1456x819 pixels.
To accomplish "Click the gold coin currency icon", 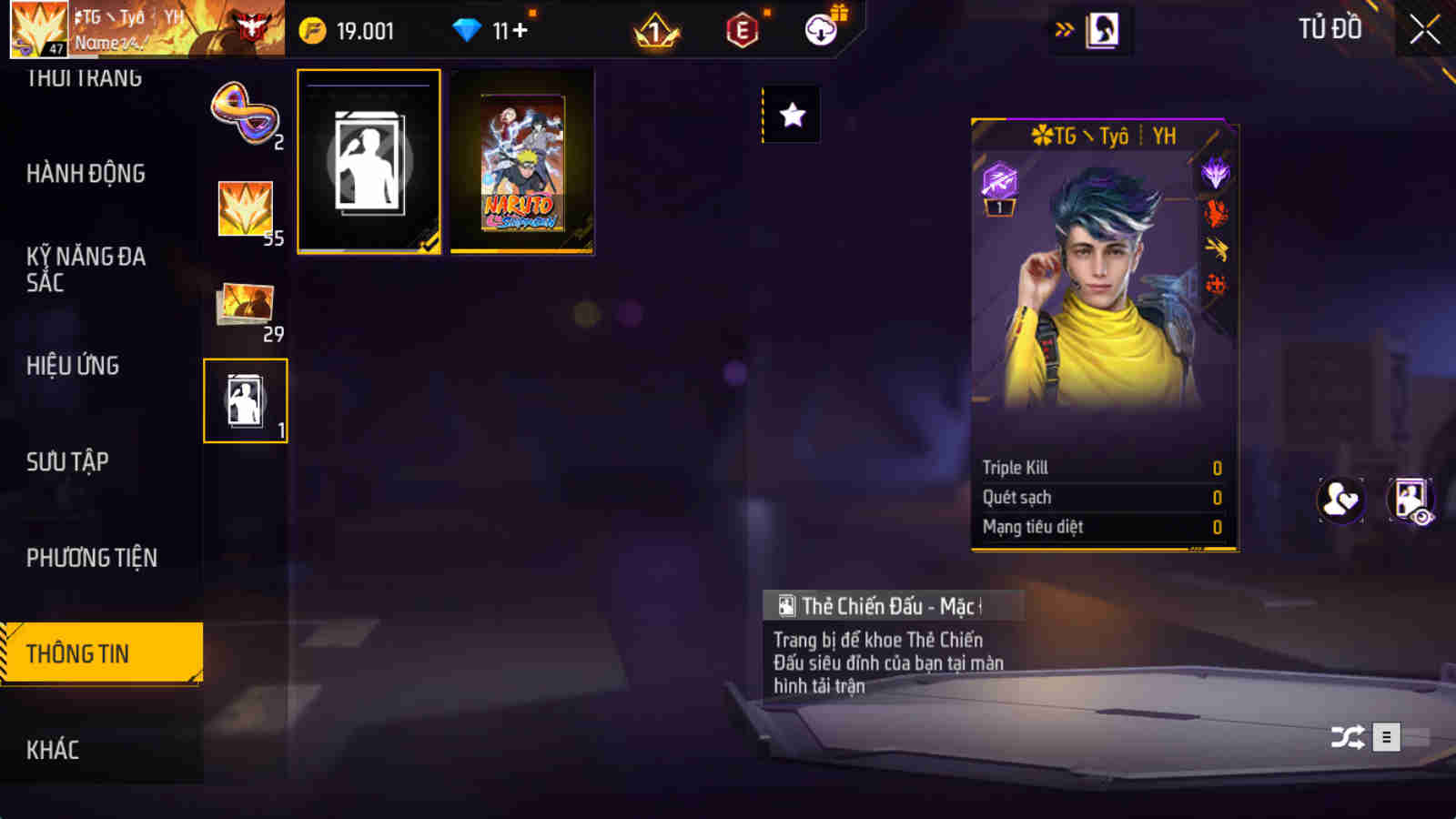I will pos(310,30).
